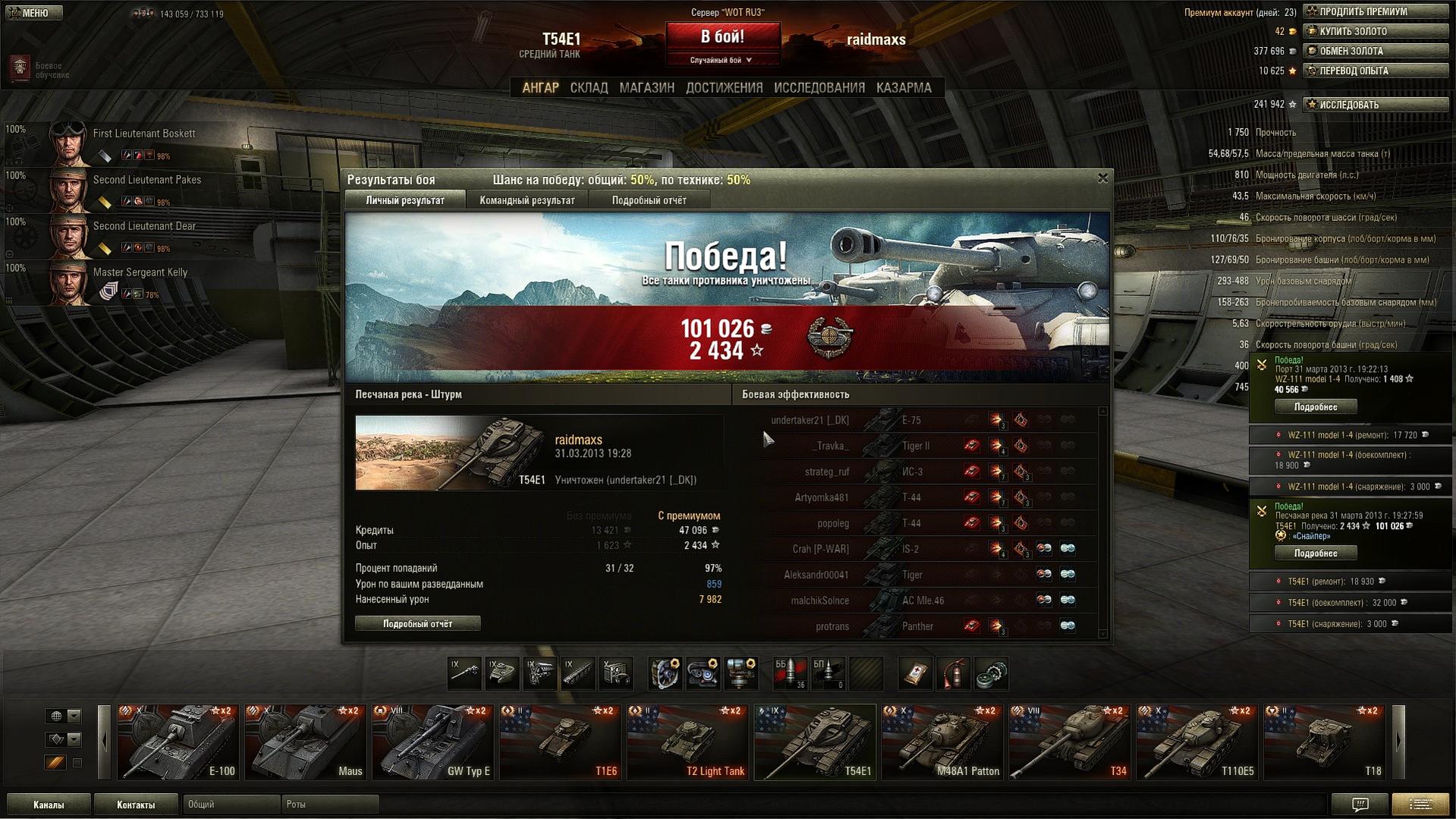Click КУПИТЬ ЗОЛОТО to buy gold
The image size is (1456, 819).
coord(1375,31)
